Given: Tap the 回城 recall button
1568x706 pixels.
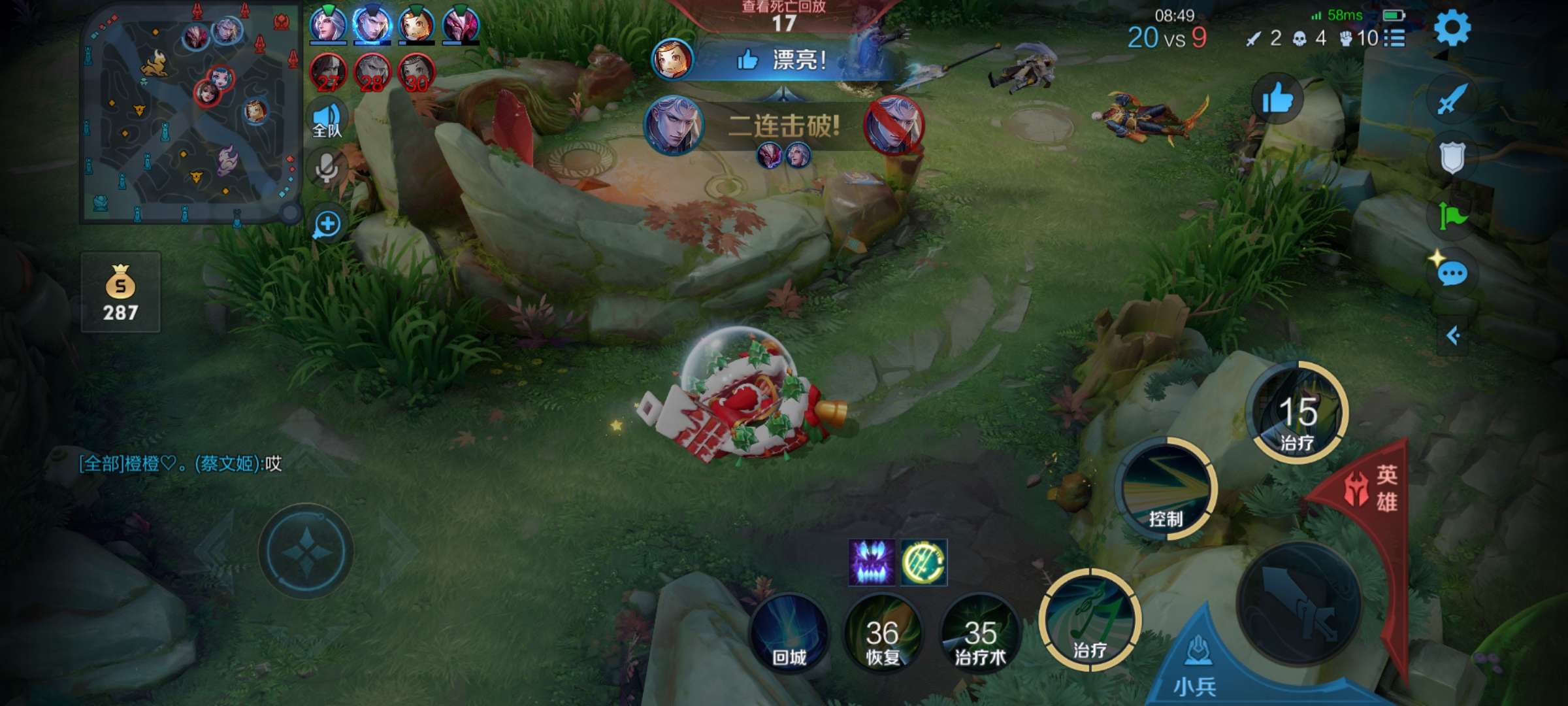Looking at the screenshot, I should (789, 632).
